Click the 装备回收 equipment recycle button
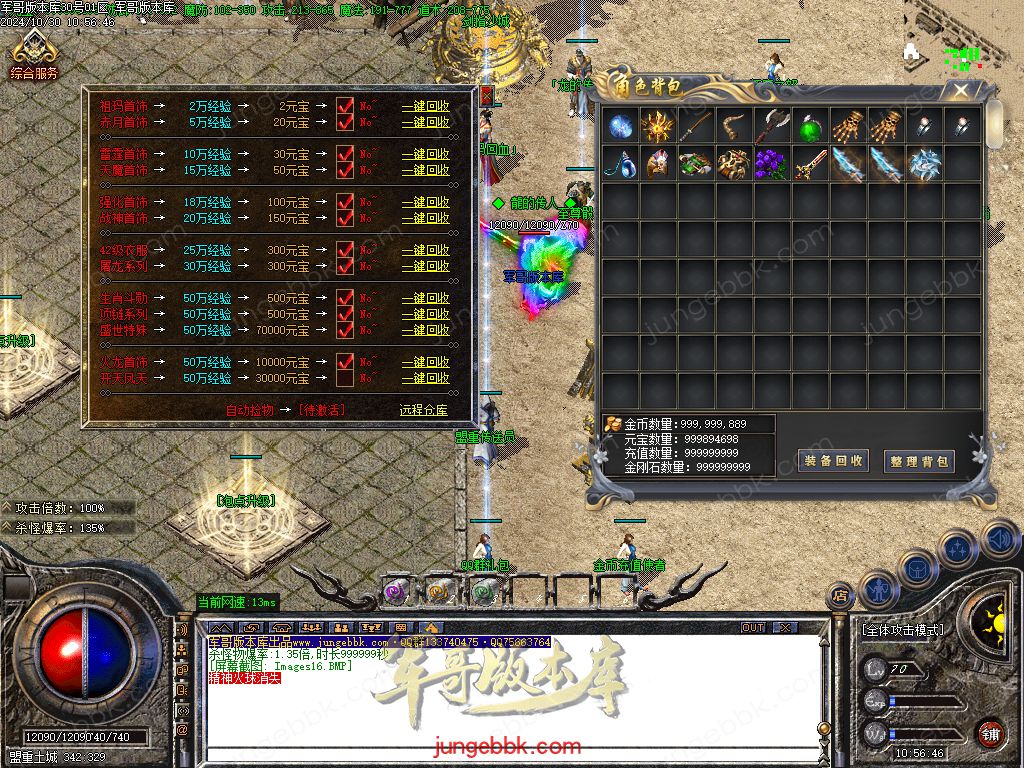This screenshot has width=1024, height=768. pyautogui.click(x=833, y=460)
